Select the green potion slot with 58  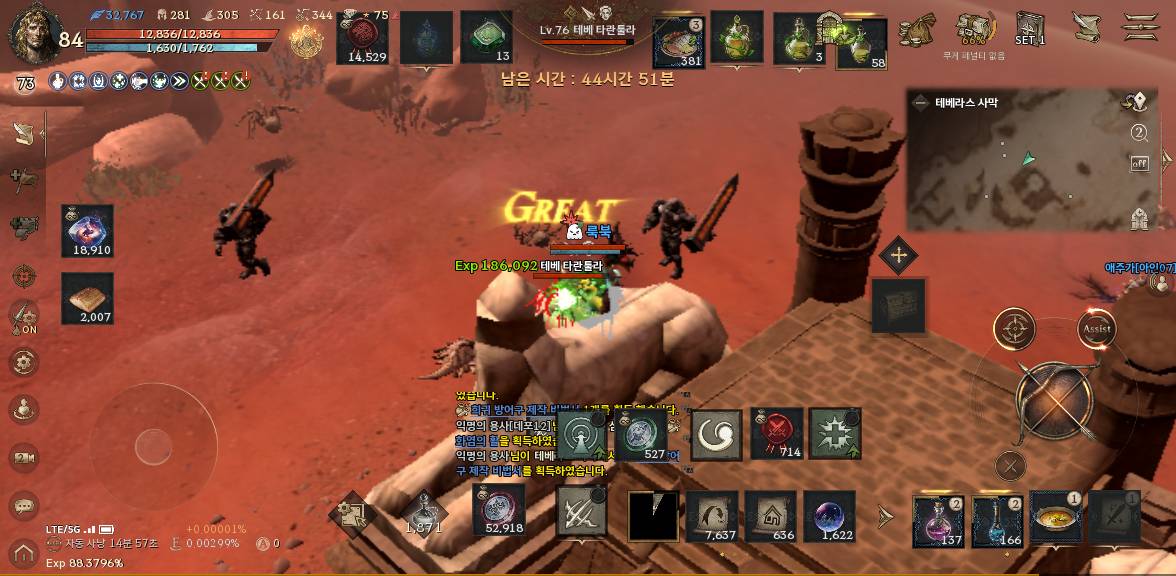tap(862, 43)
